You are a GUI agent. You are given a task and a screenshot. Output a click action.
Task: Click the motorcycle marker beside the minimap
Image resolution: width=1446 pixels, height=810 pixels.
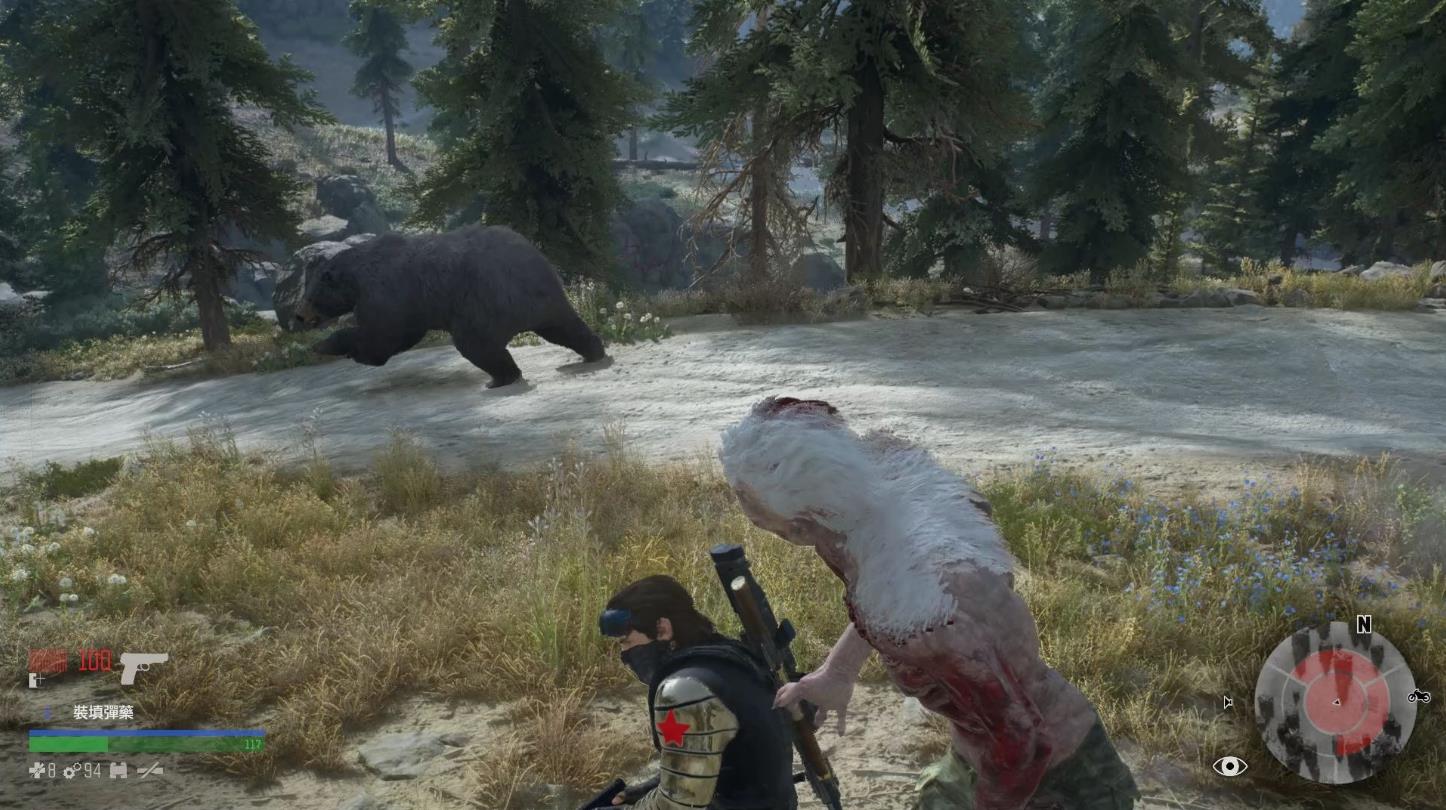(1418, 696)
